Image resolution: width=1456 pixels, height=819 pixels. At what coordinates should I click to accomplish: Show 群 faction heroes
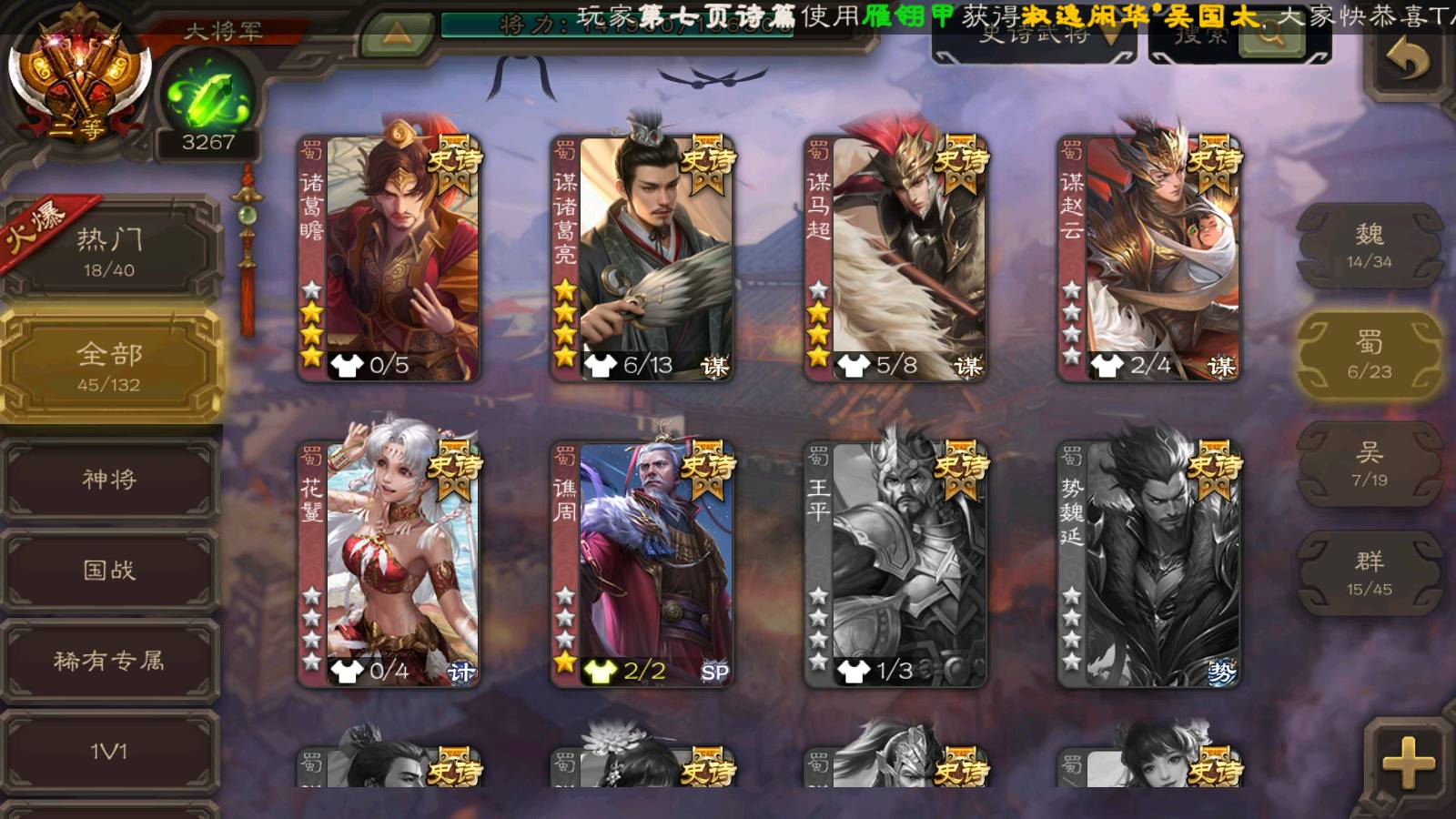[x=1369, y=573]
